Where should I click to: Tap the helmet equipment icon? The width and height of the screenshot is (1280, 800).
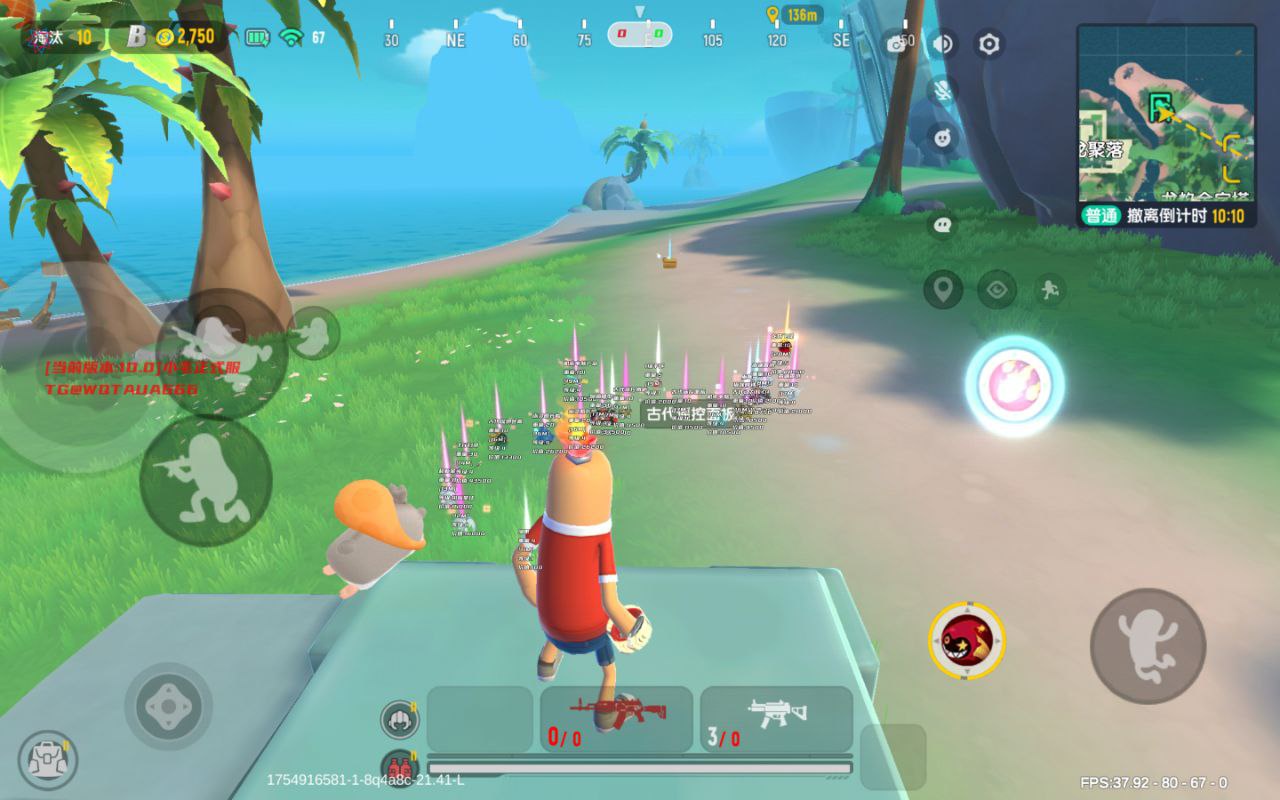click(x=399, y=719)
